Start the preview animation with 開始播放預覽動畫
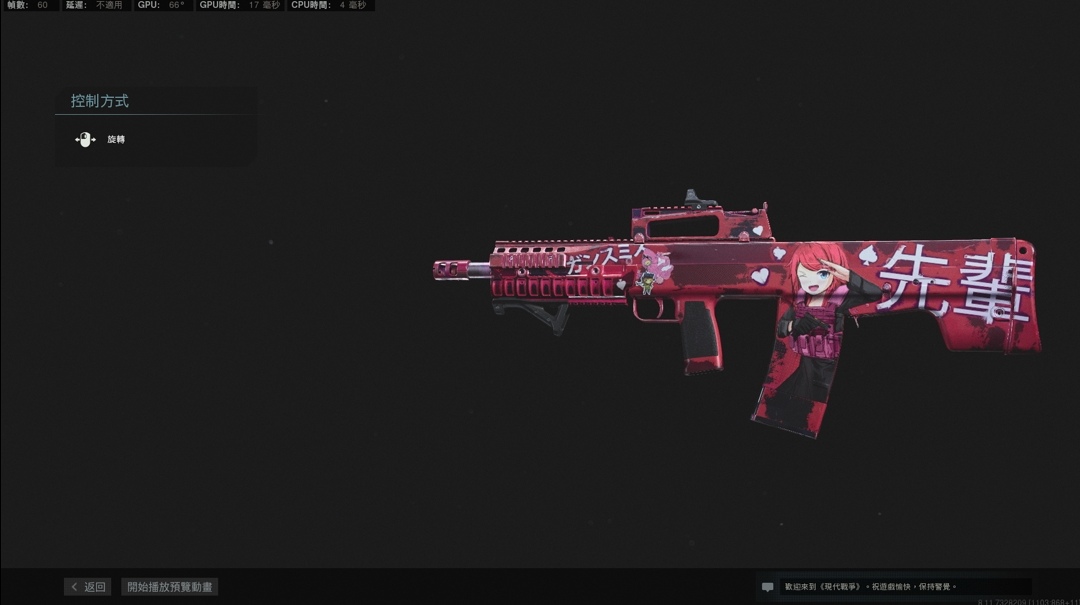This screenshot has height=605, width=1080. 170,587
